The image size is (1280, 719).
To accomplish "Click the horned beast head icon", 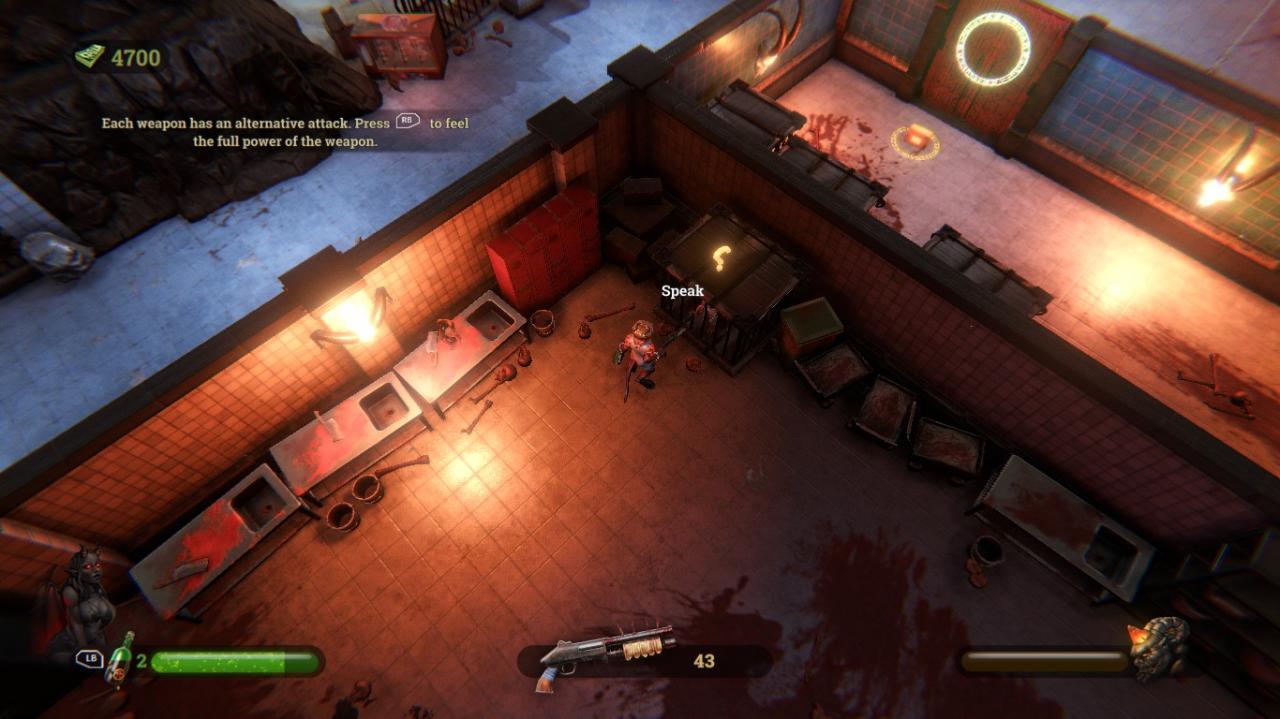I will click(x=1160, y=649).
